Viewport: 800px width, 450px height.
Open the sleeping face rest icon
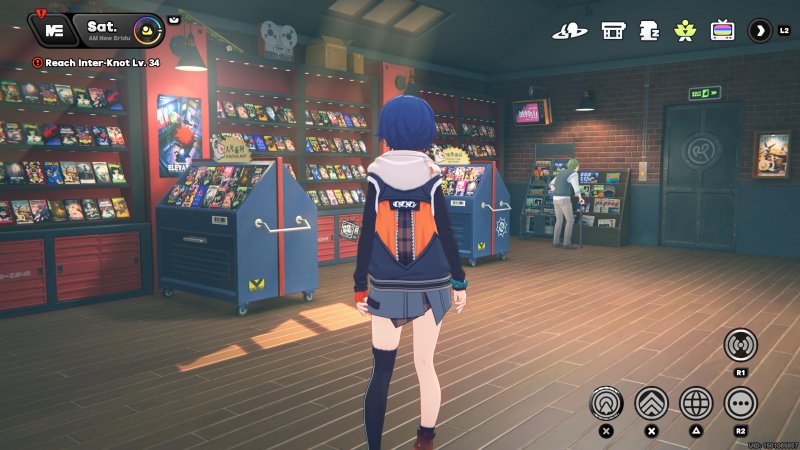coord(648,30)
